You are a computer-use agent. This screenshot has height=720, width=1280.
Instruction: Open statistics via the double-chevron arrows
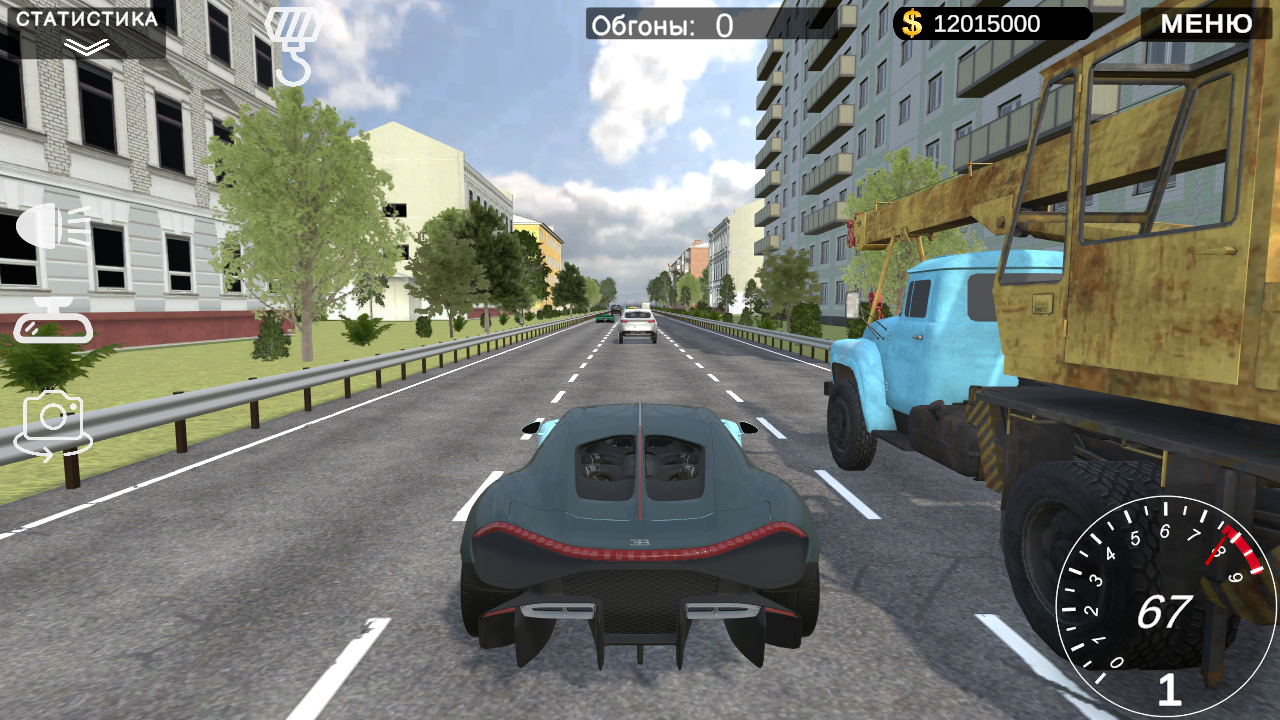click(x=85, y=44)
